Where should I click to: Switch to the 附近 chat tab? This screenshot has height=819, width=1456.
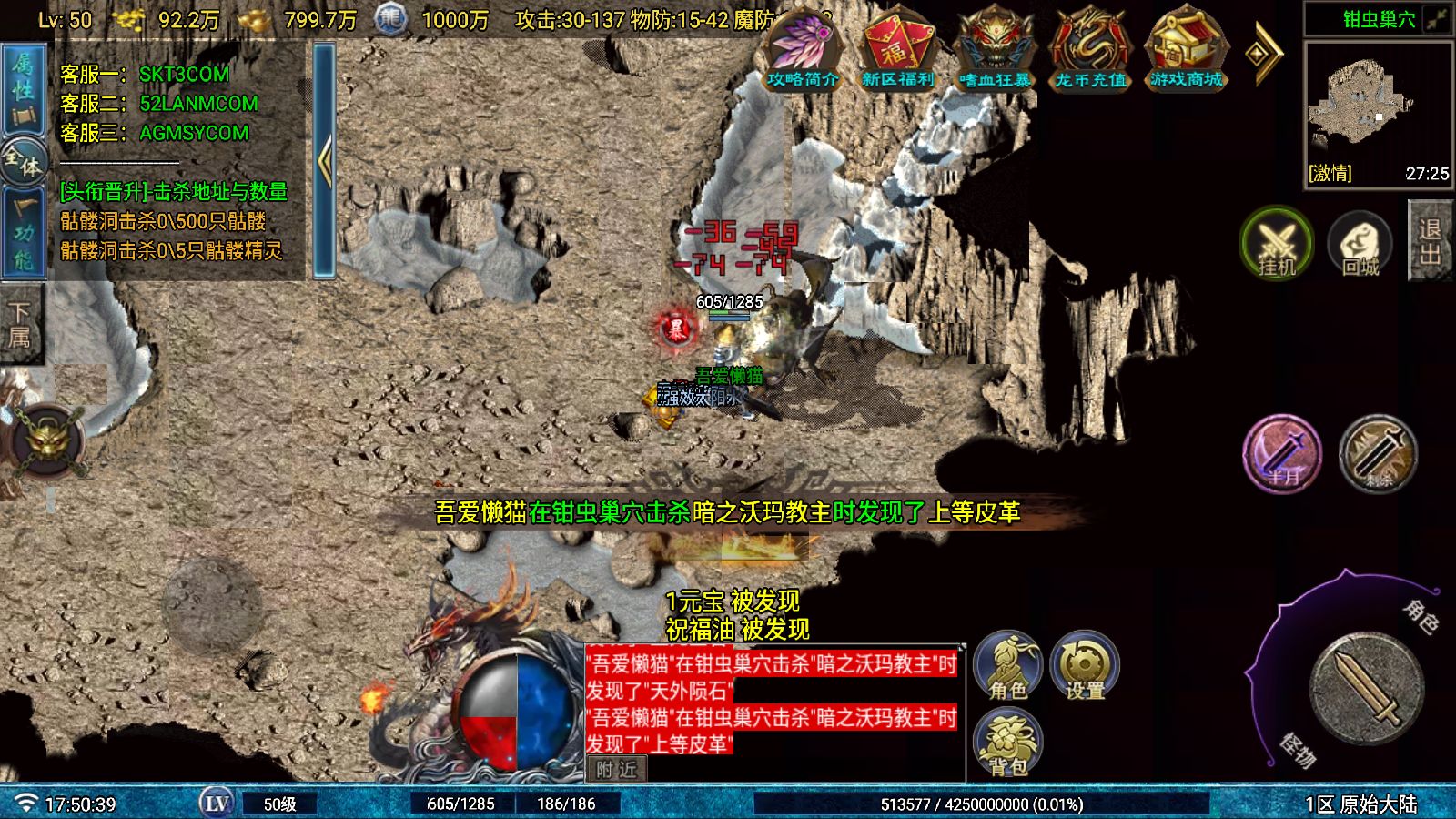point(616,770)
